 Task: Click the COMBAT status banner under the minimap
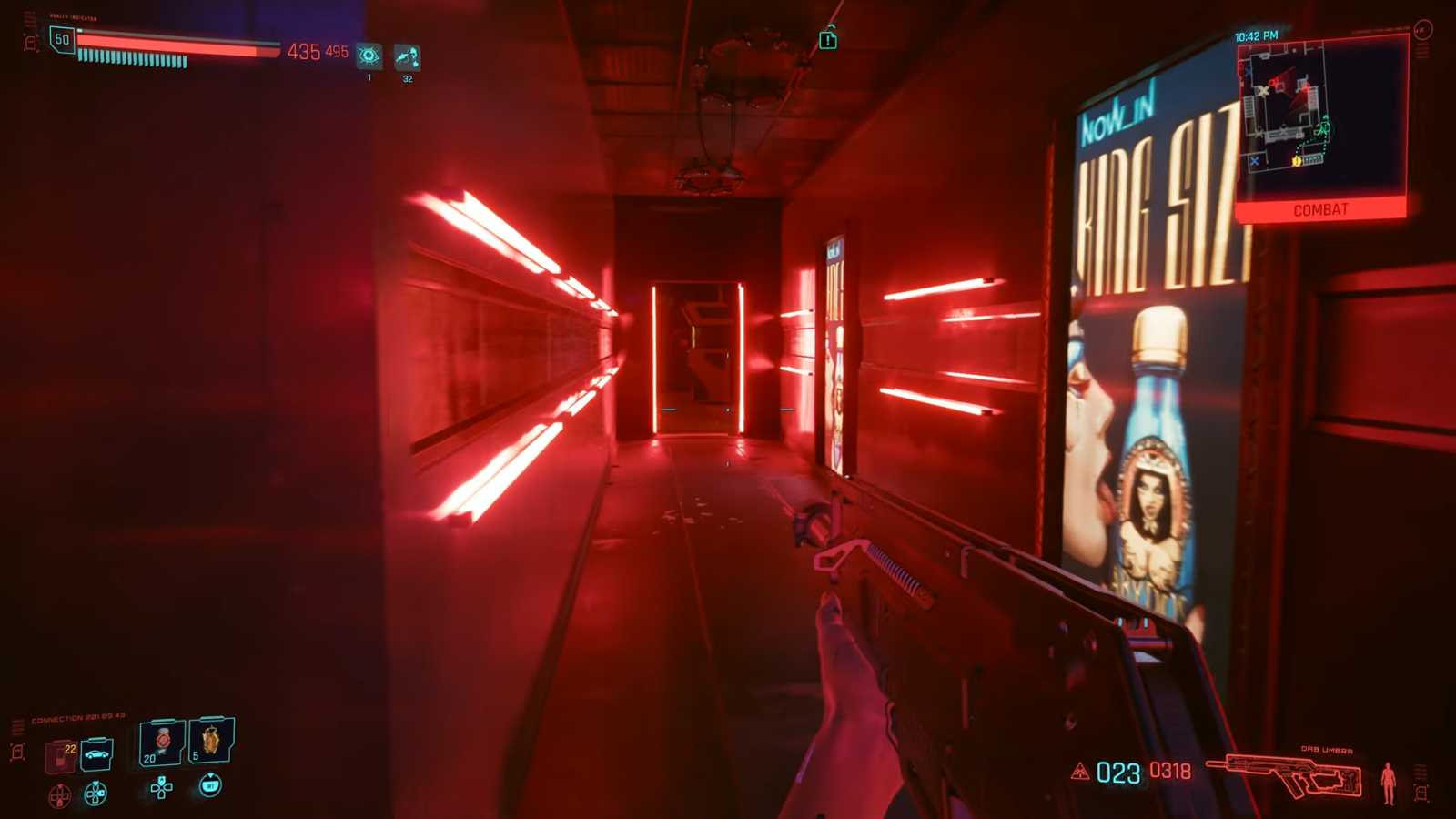click(1321, 210)
